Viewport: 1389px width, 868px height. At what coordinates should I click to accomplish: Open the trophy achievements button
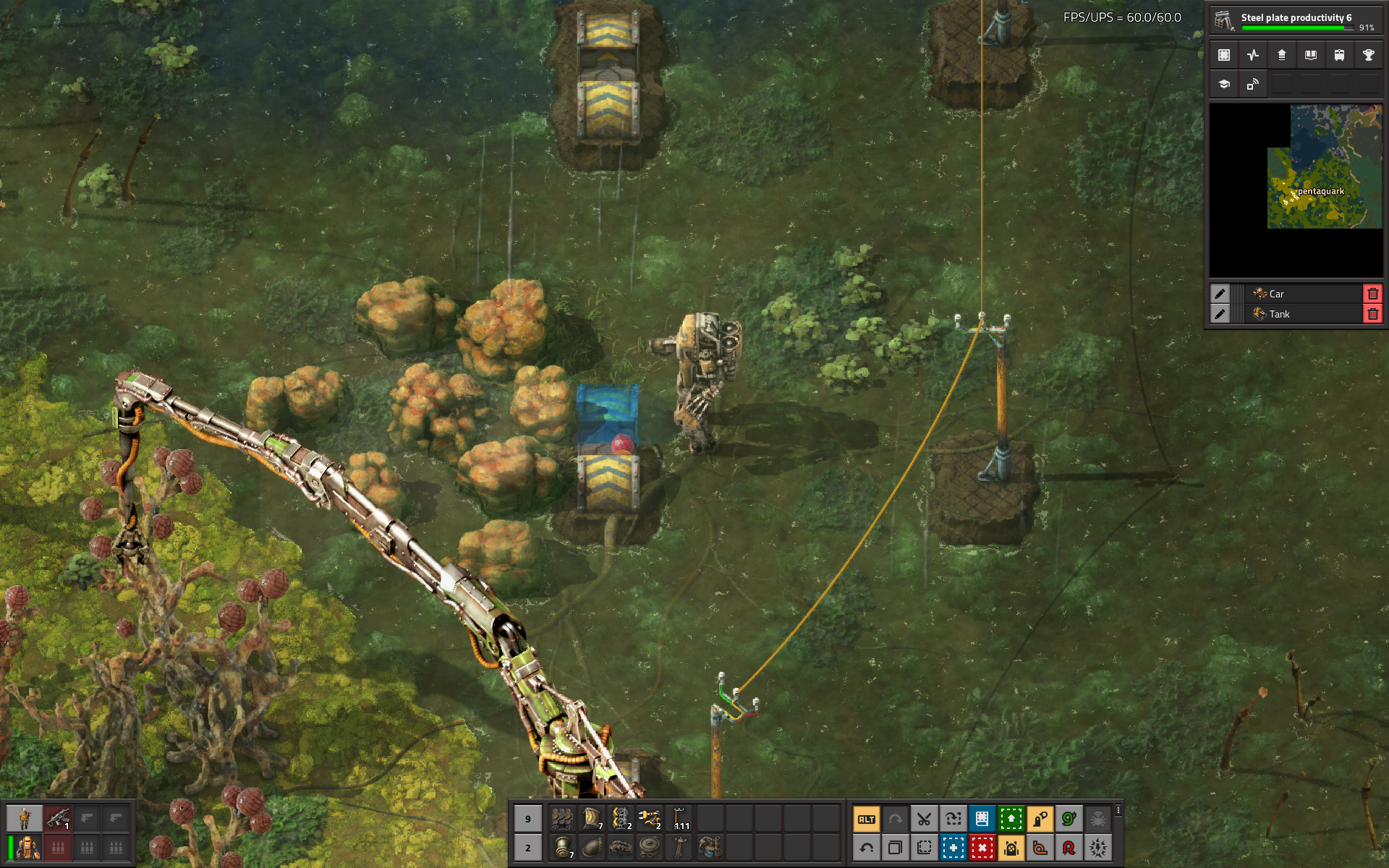1368,55
